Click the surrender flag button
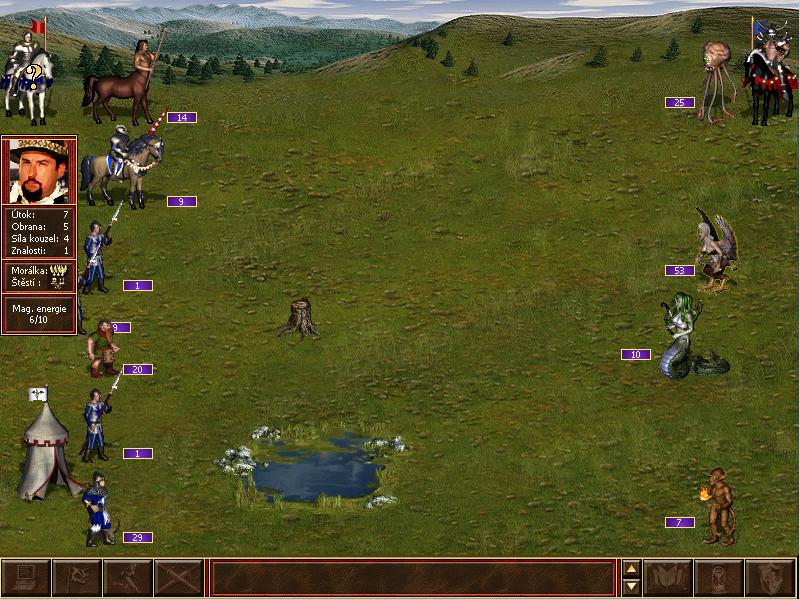Image resolution: width=800 pixels, height=600 pixels. click(x=77, y=578)
